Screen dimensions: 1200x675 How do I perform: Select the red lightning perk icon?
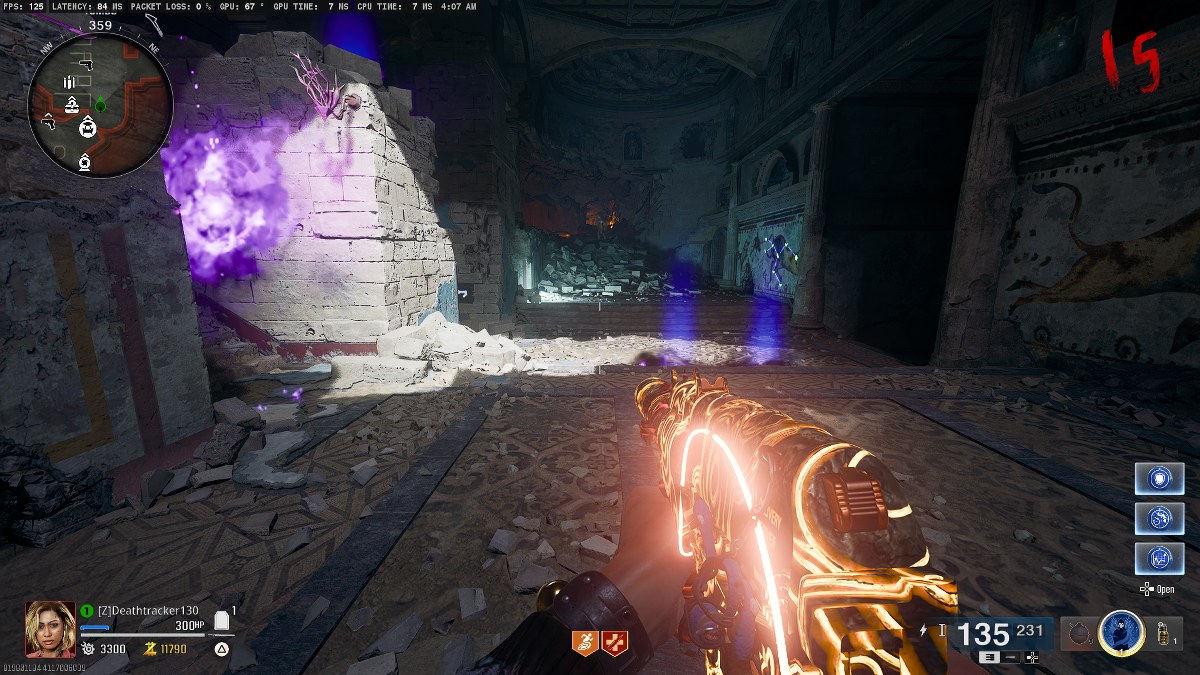[614, 643]
